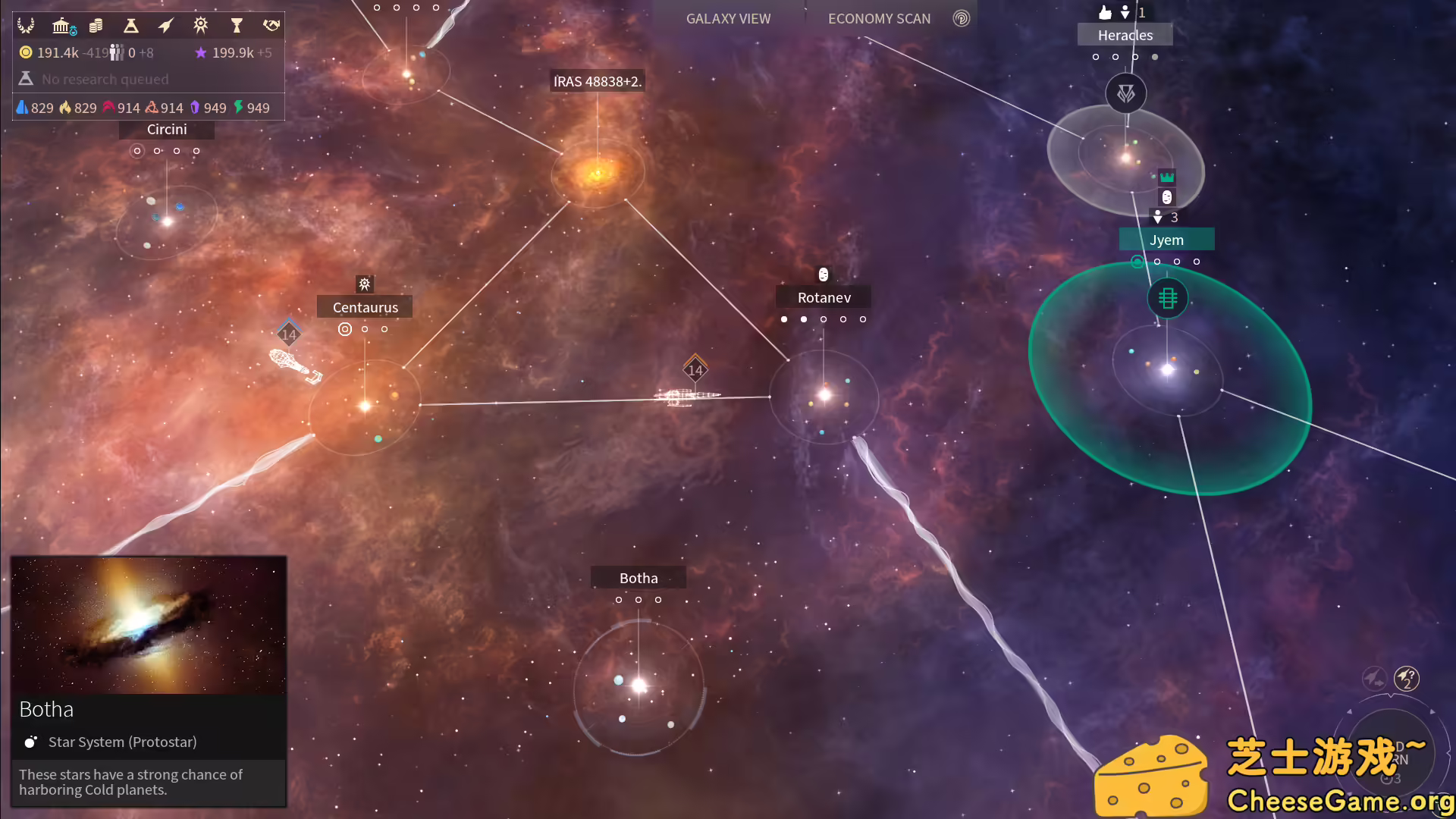Open the quests hourglass icon
The width and height of the screenshot is (1456, 819).
(x=237, y=25)
